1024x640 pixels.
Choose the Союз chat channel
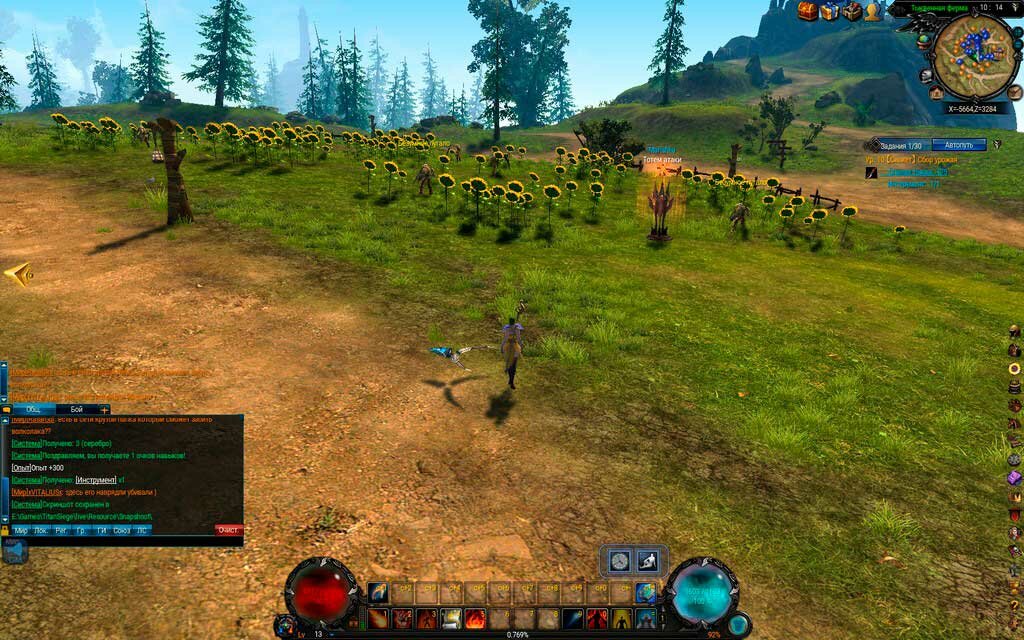click(122, 530)
